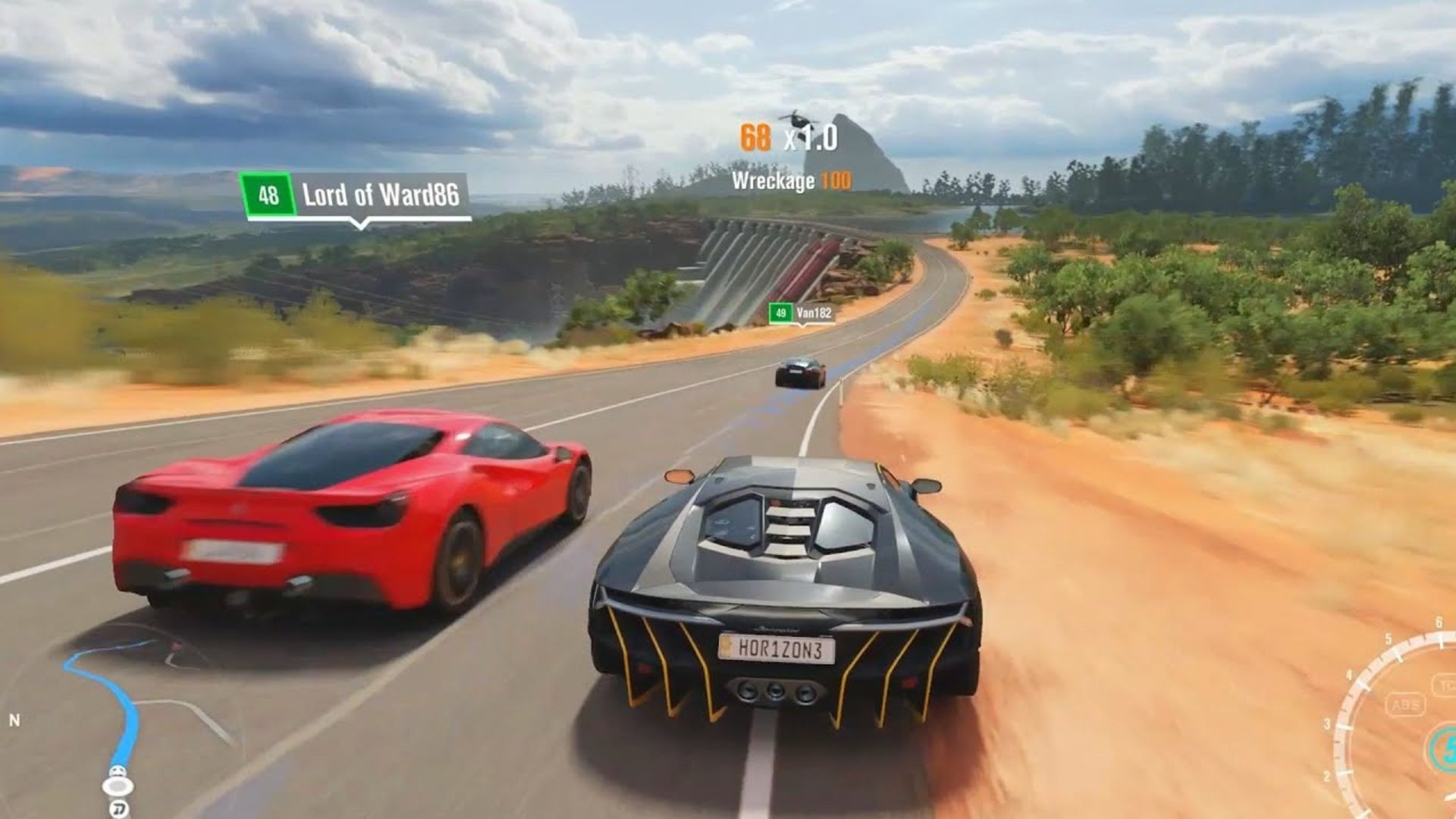Expand the Wreckage 100 skill popup

[x=789, y=180]
